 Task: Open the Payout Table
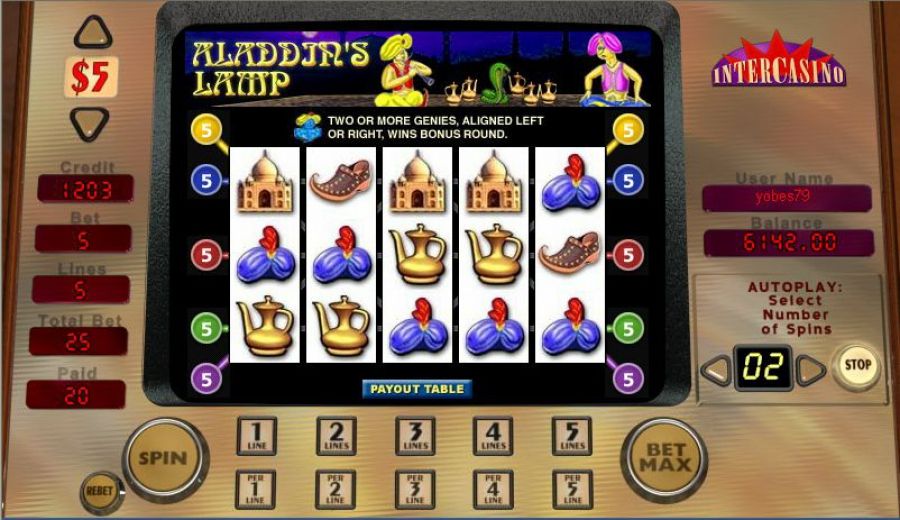[x=416, y=389]
